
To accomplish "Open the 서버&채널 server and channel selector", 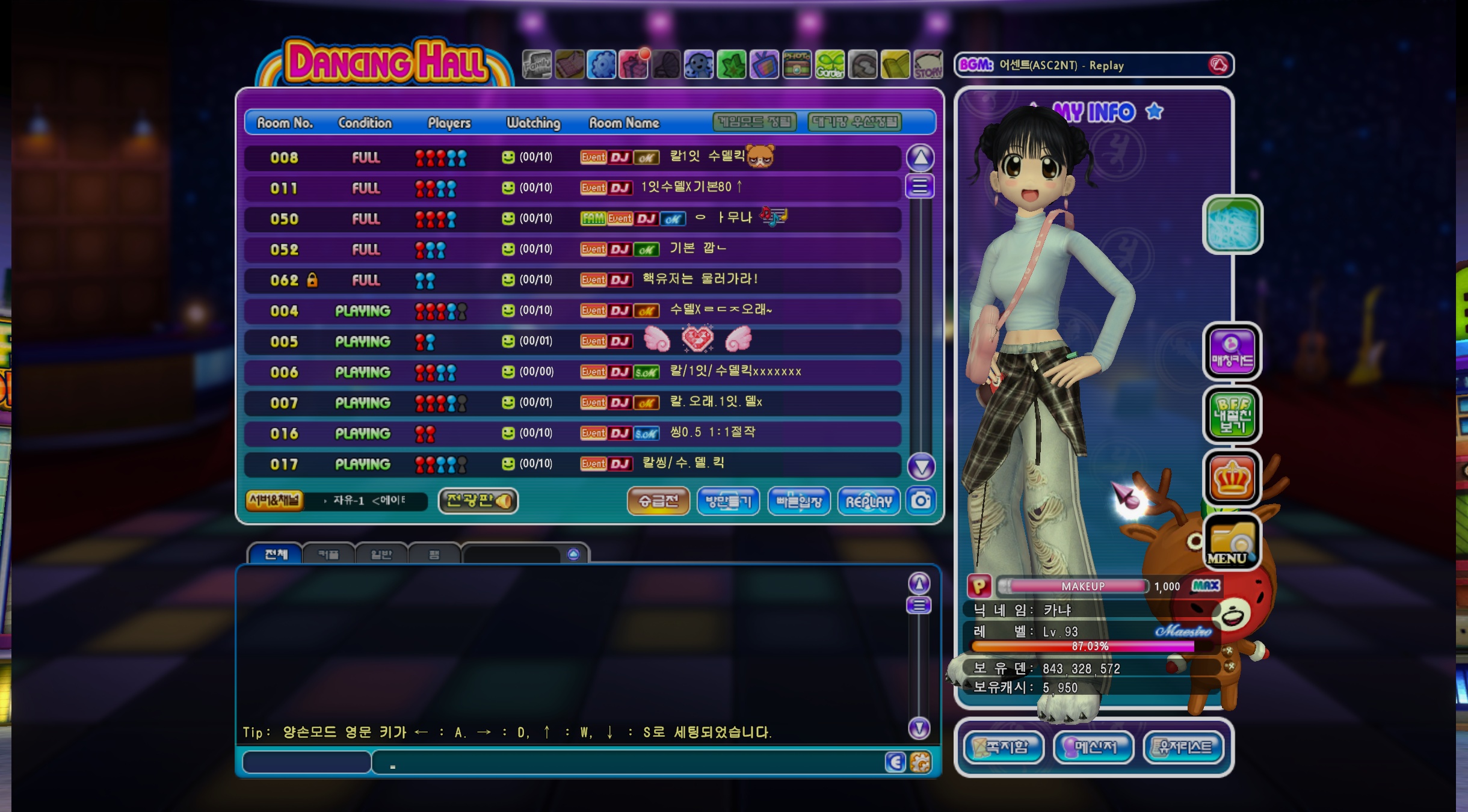I will point(274,500).
